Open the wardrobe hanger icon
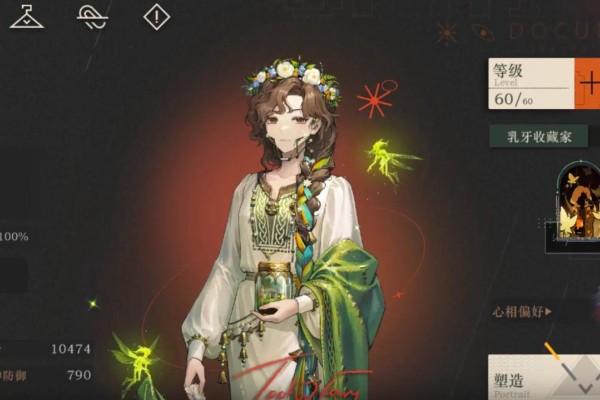600x400 pixels. (x=26, y=16)
